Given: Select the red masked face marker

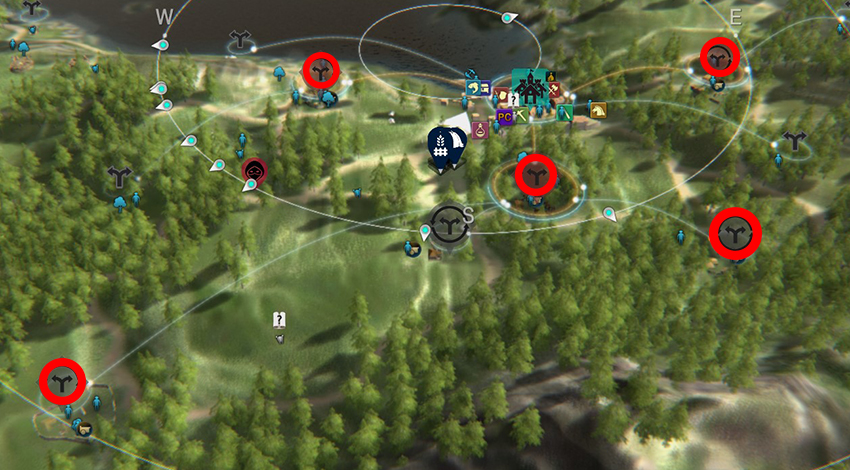Looking at the screenshot, I should (254, 170).
